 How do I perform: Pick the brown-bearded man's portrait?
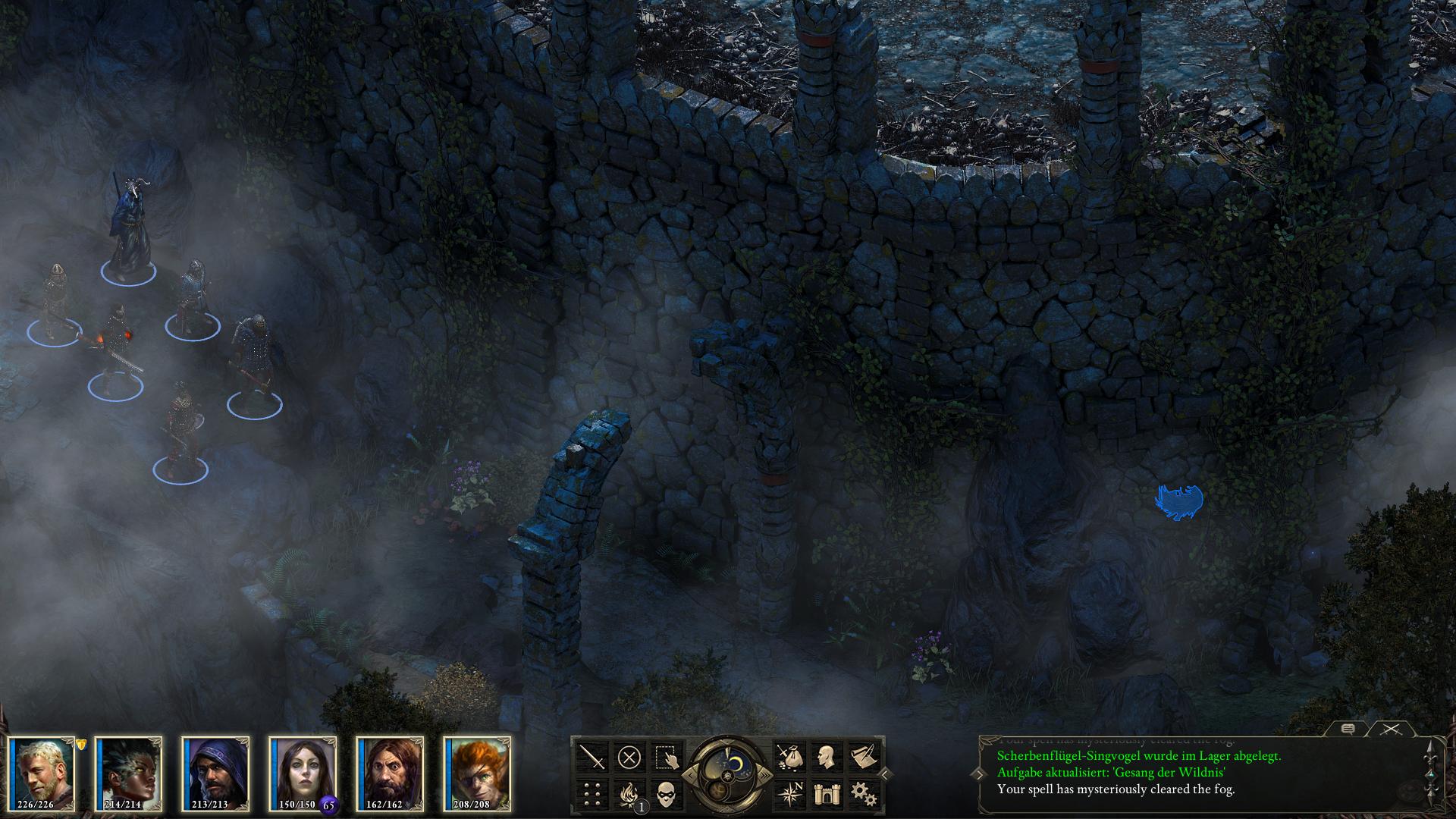(390, 772)
